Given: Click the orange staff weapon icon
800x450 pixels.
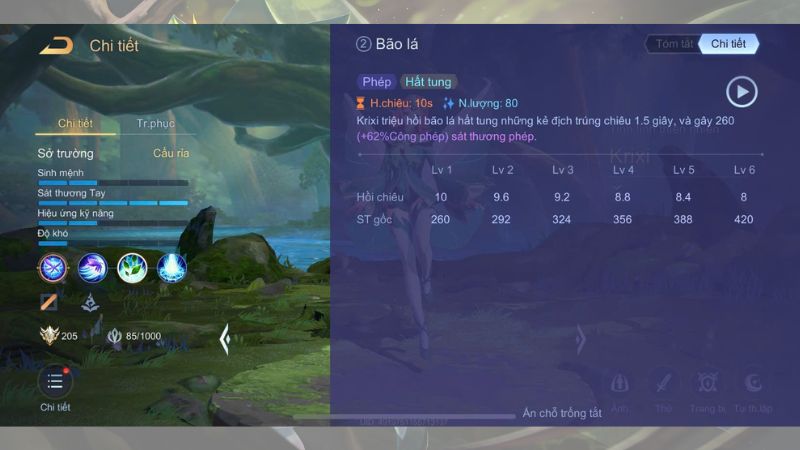Looking at the screenshot, I should tap(49, 301).
